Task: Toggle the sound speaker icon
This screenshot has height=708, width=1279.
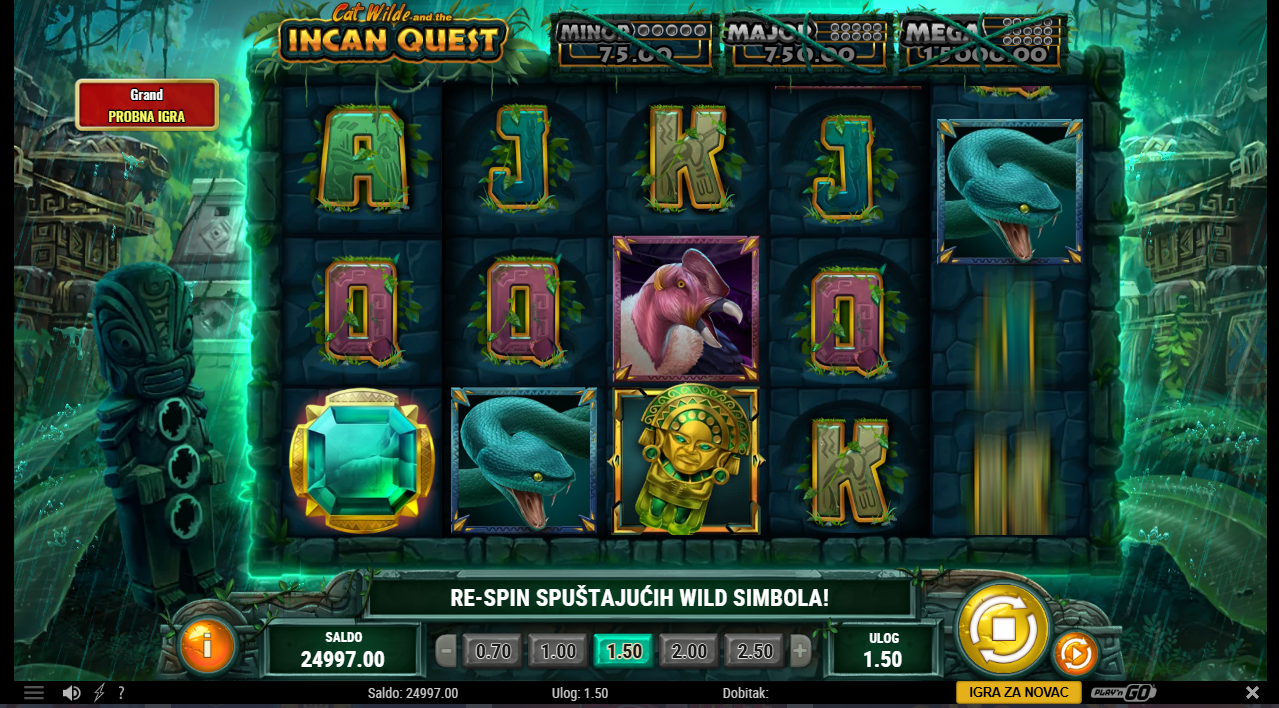Action: point(71,693)
